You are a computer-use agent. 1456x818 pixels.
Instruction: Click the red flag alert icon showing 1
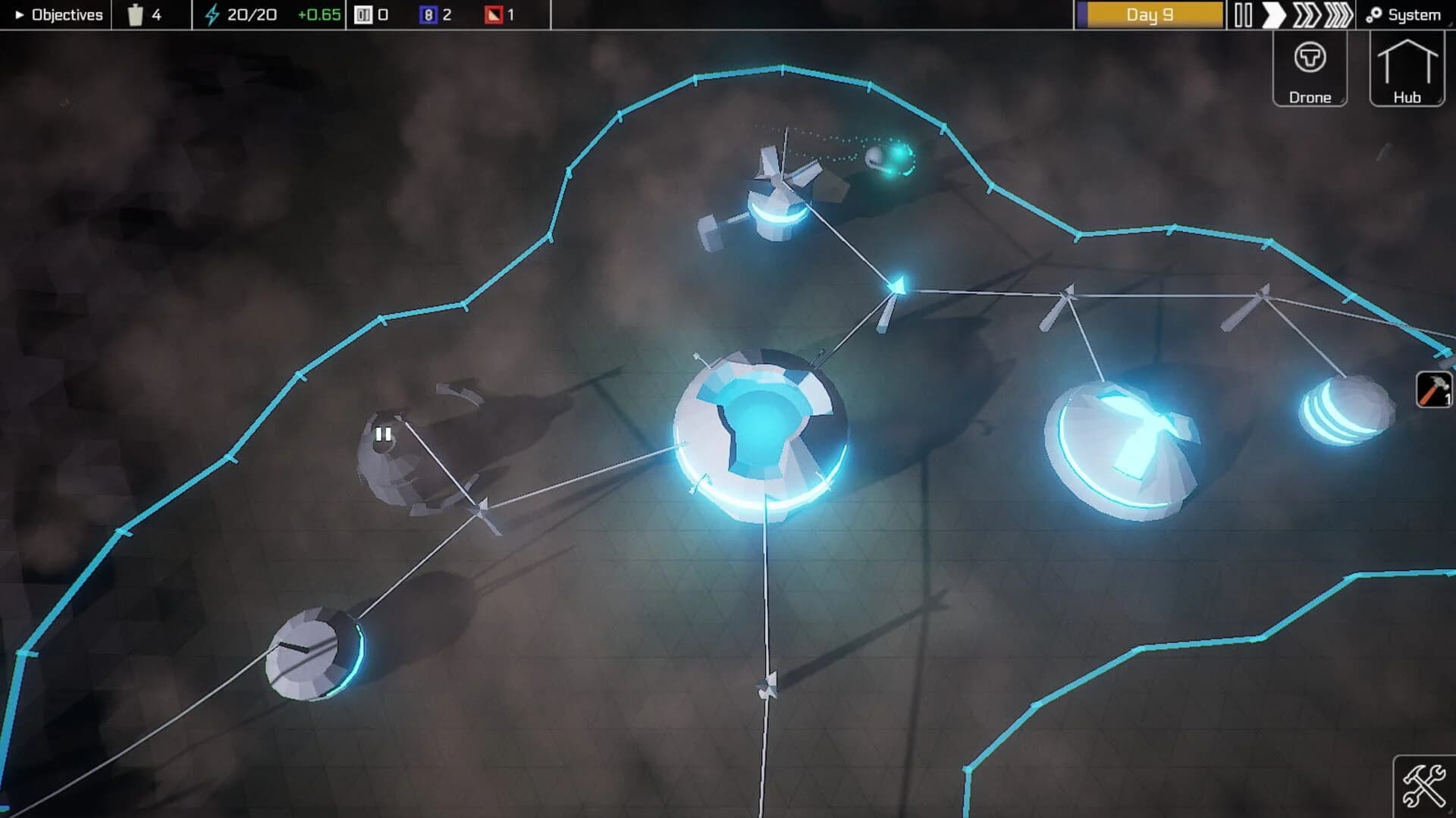(x=494, y=13)
